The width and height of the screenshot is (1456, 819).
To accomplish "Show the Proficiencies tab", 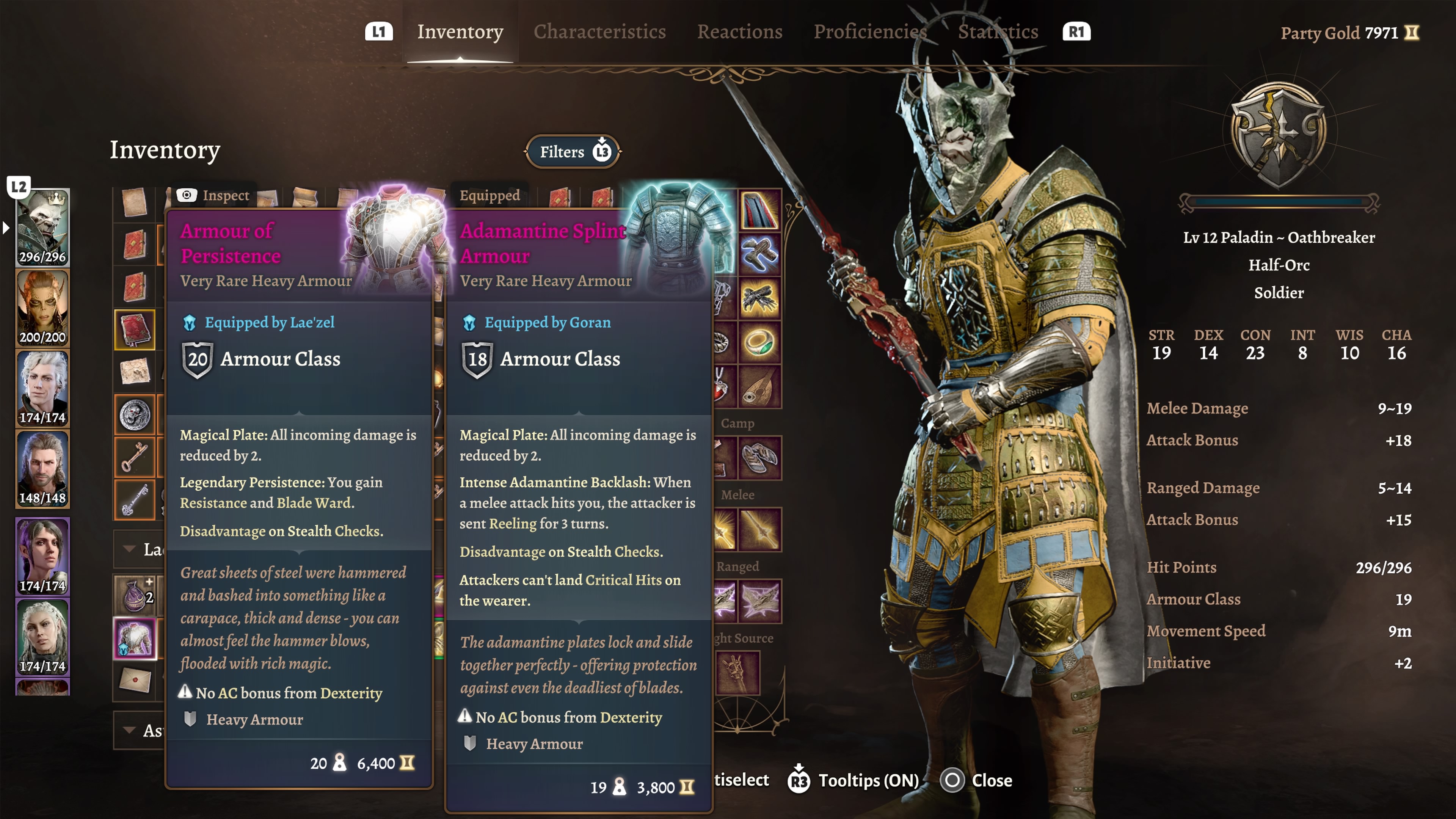I will pyautogui.click(x=869, y=31).
